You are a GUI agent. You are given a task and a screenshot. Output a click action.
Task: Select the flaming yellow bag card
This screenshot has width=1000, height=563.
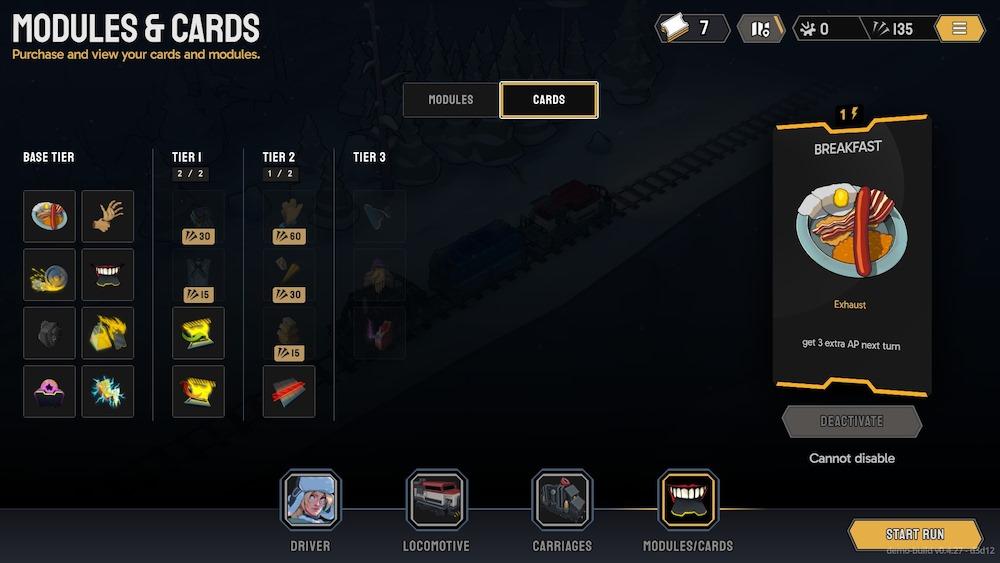point(108,333)
